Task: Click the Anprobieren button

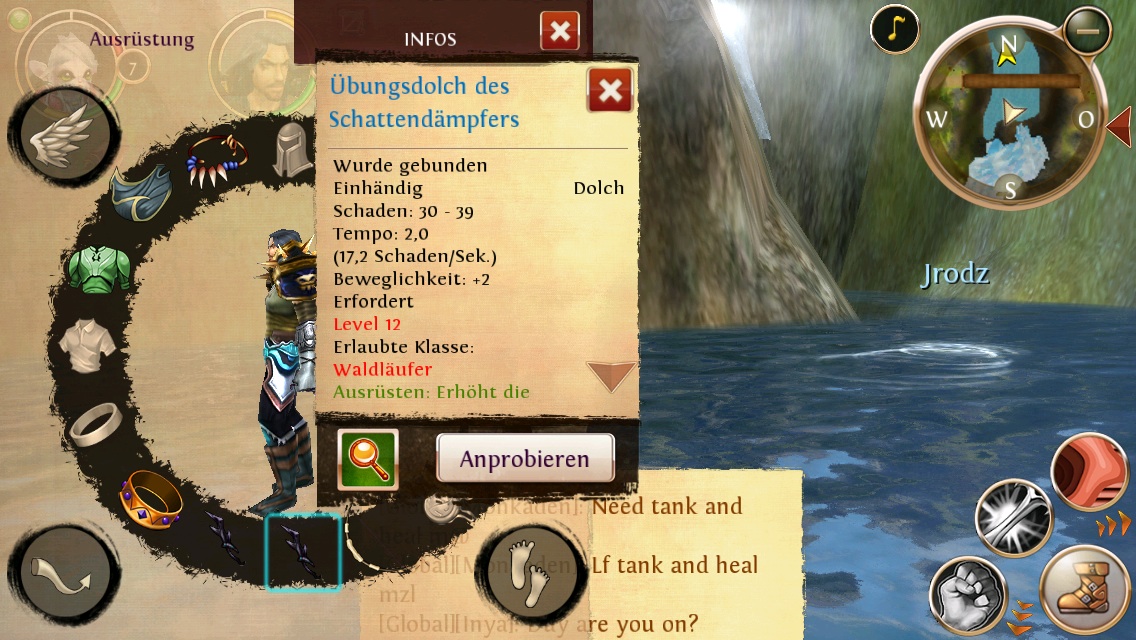Action: tap(525, 459)
